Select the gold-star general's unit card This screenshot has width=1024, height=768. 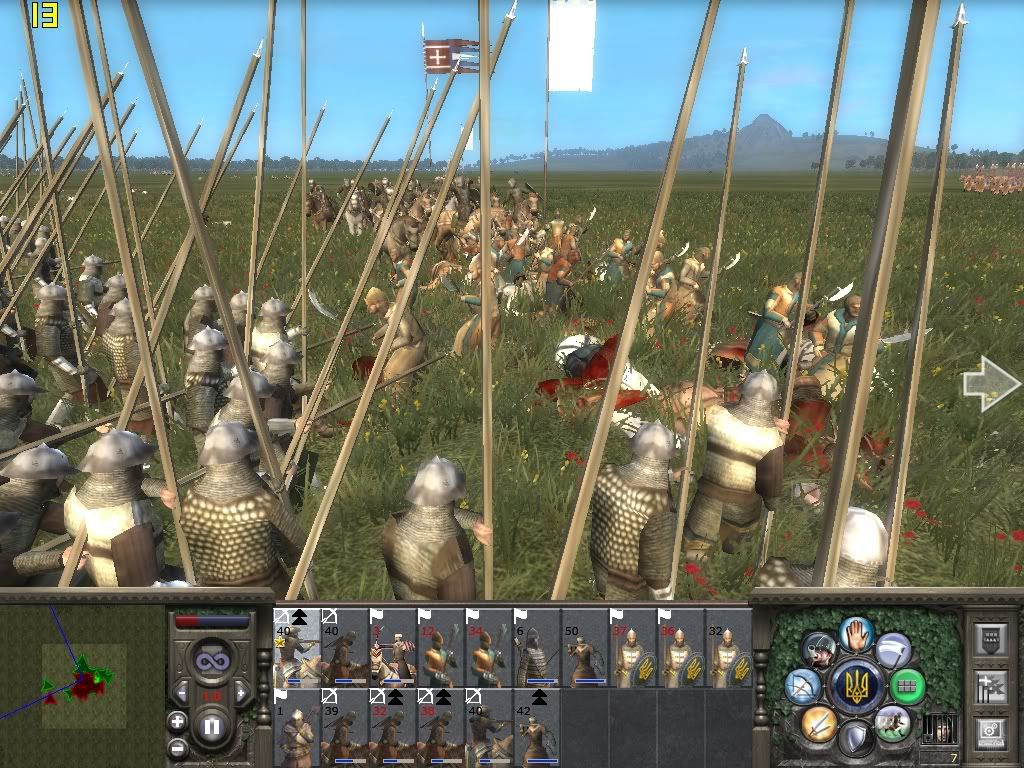click(x=297, y=648)
